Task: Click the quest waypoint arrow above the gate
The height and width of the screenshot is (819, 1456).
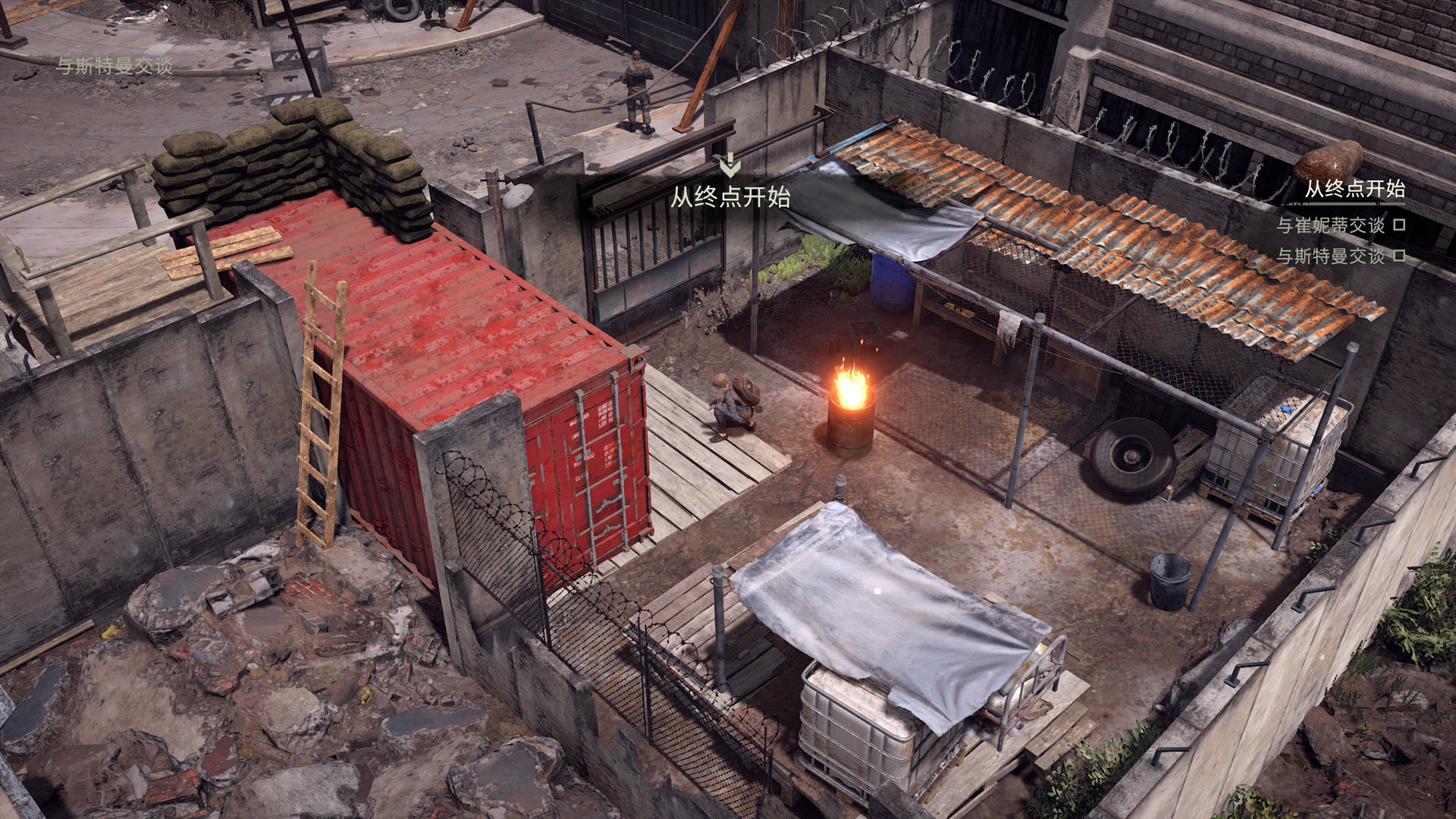Action: point(730,165)
